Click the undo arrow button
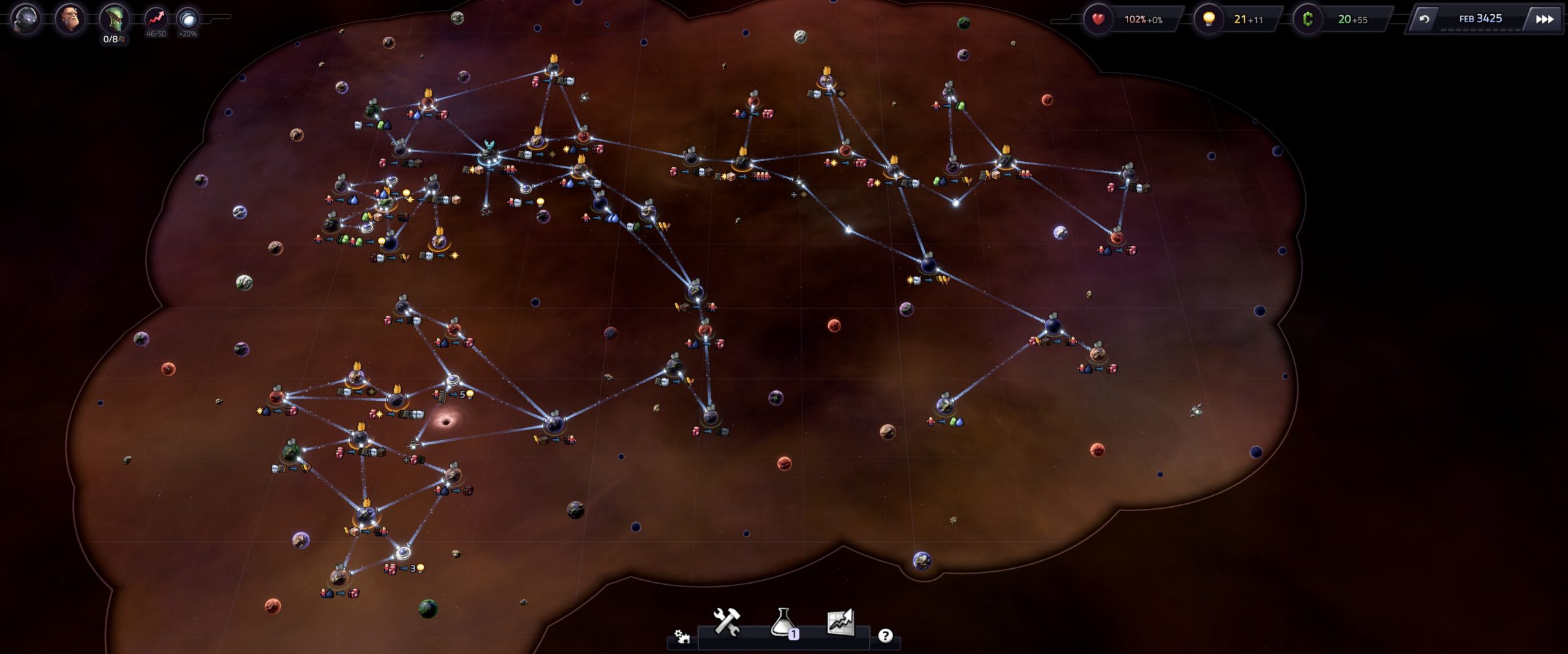 [1425, 19]
